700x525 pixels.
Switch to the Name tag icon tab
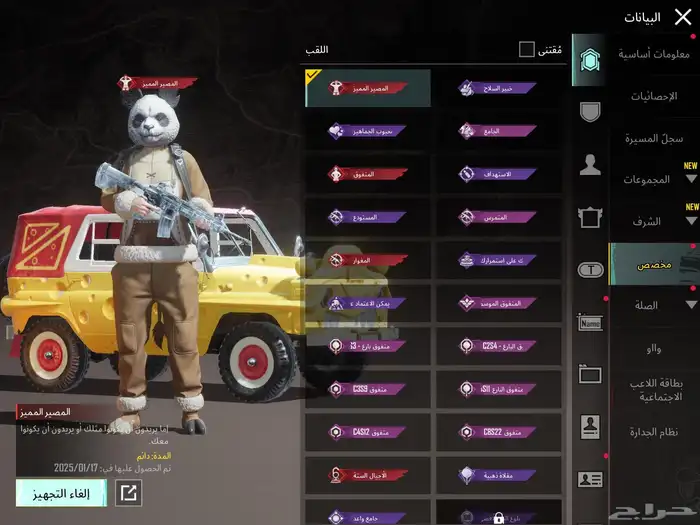pyautogui.click(x=590, y=322)
